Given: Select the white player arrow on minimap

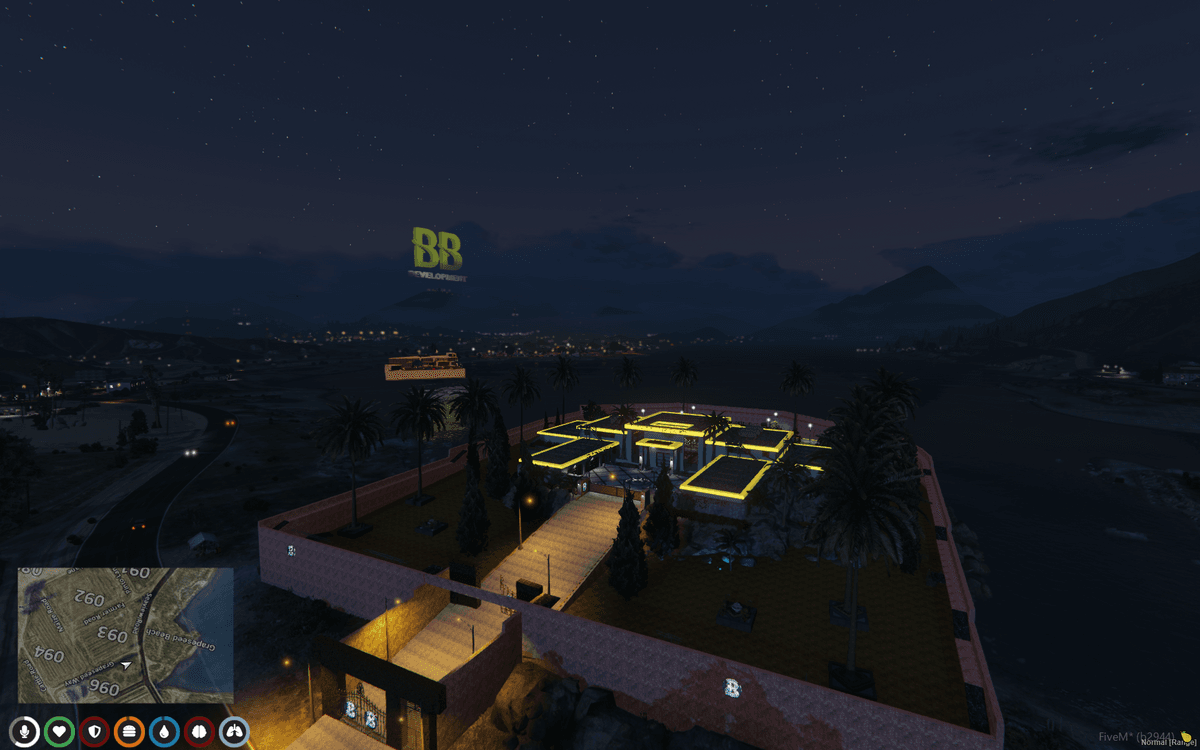Looking at the screenshot, I should (x=127, y=663).
